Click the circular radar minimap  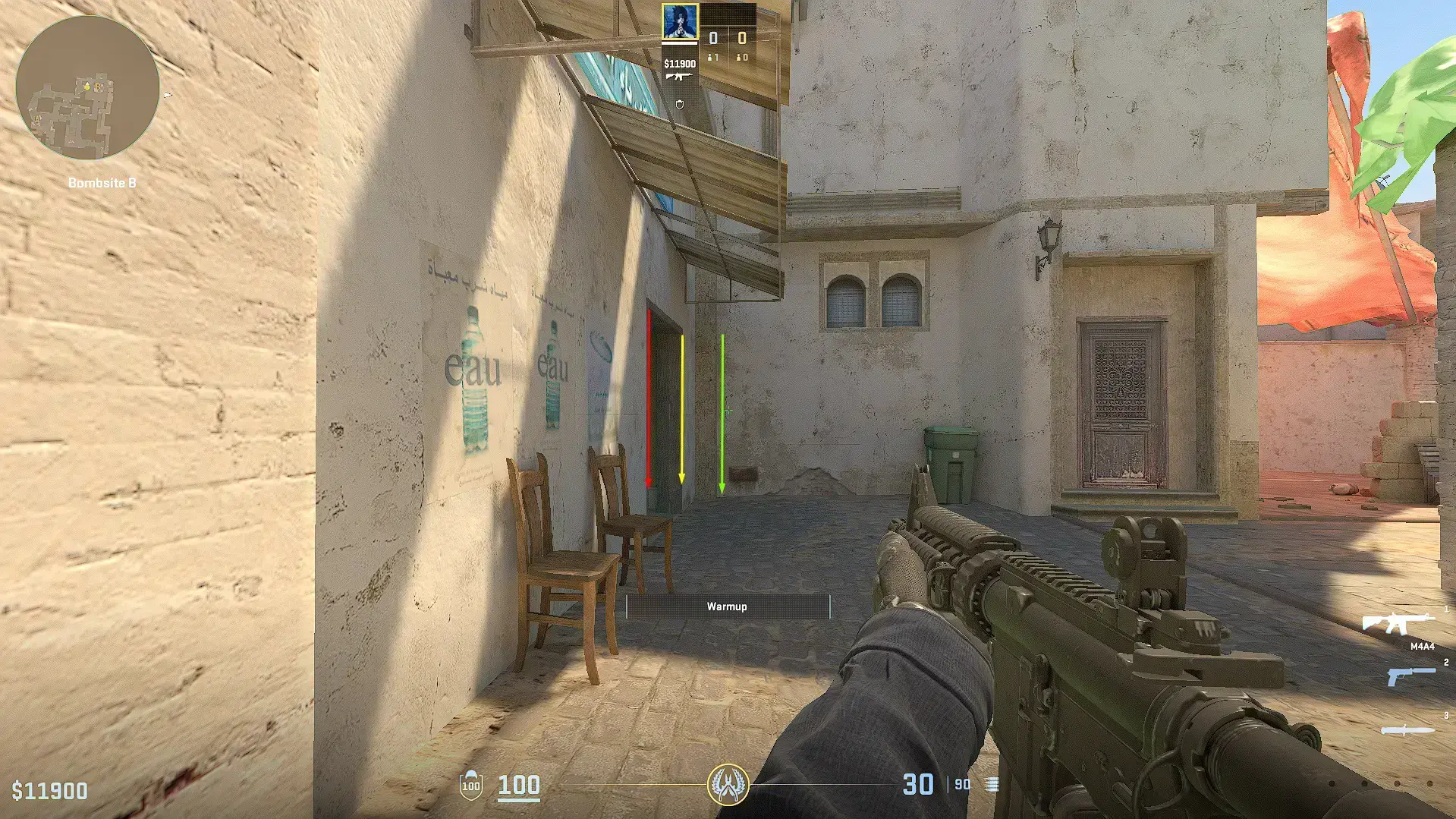(87, 88)
